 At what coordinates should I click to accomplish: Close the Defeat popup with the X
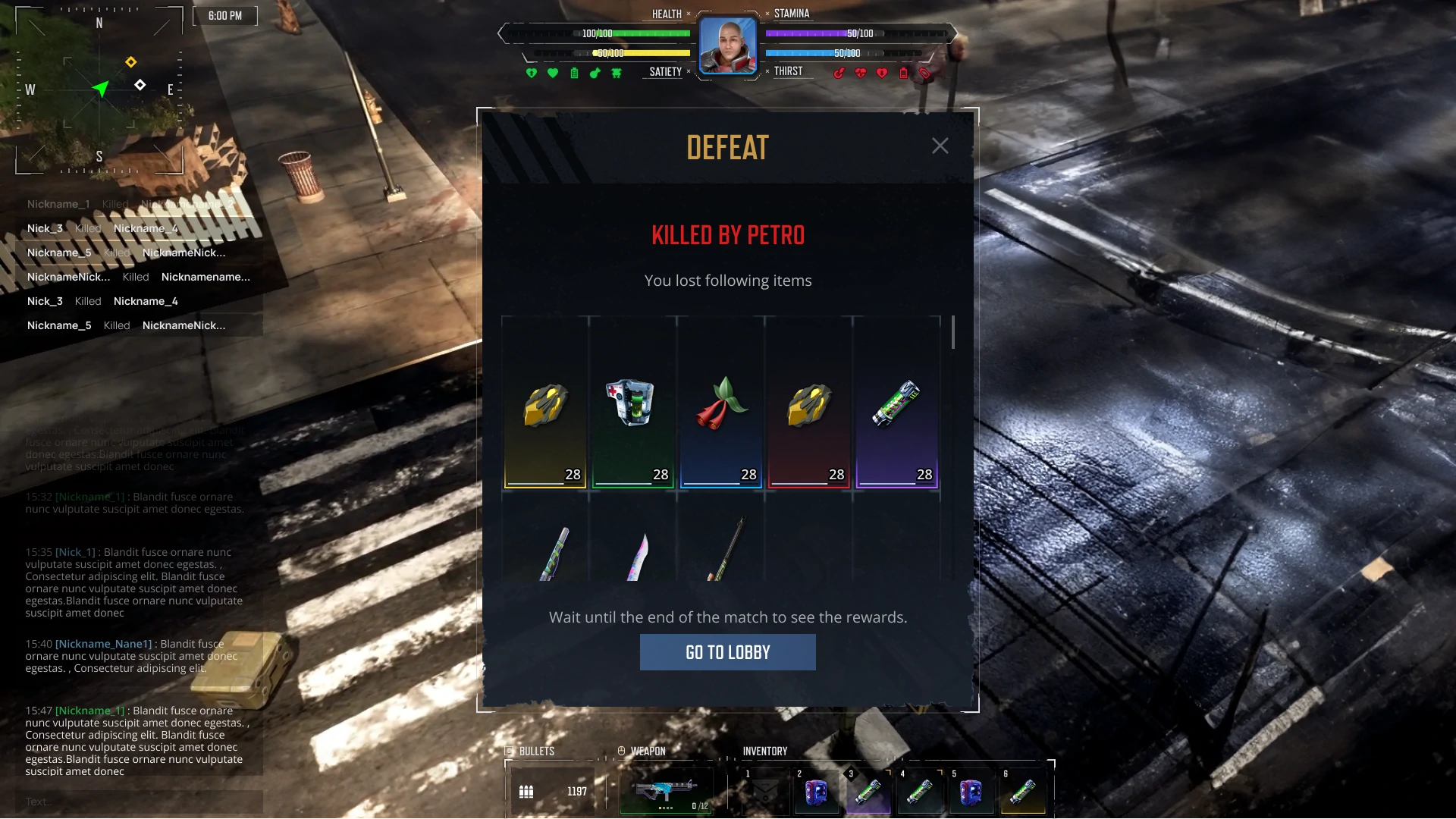[x=940, y=146]
